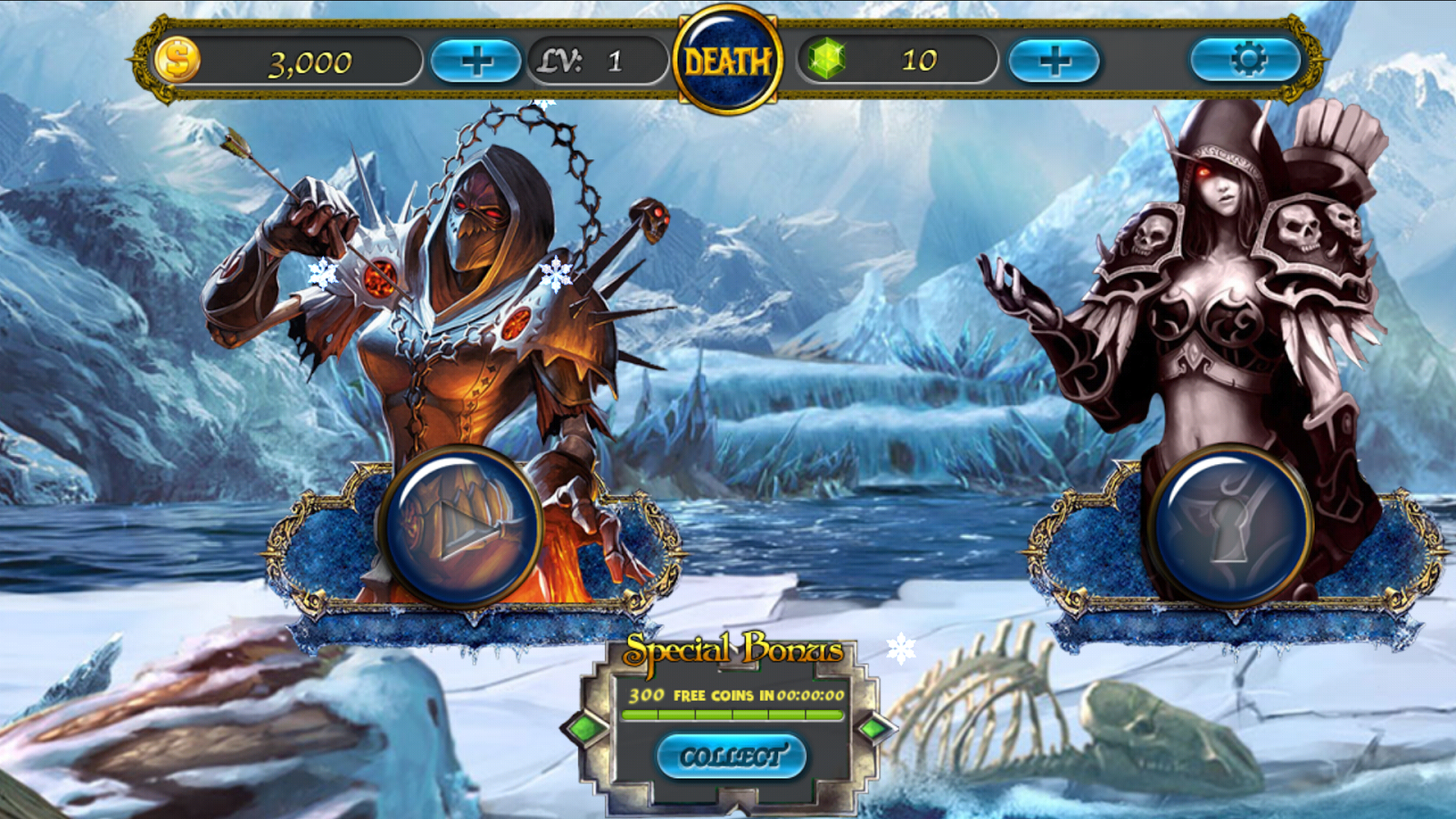Screen dimensions: 1456x819
Task: Add more gold coins with plus button
Action: tap(475, 61)
